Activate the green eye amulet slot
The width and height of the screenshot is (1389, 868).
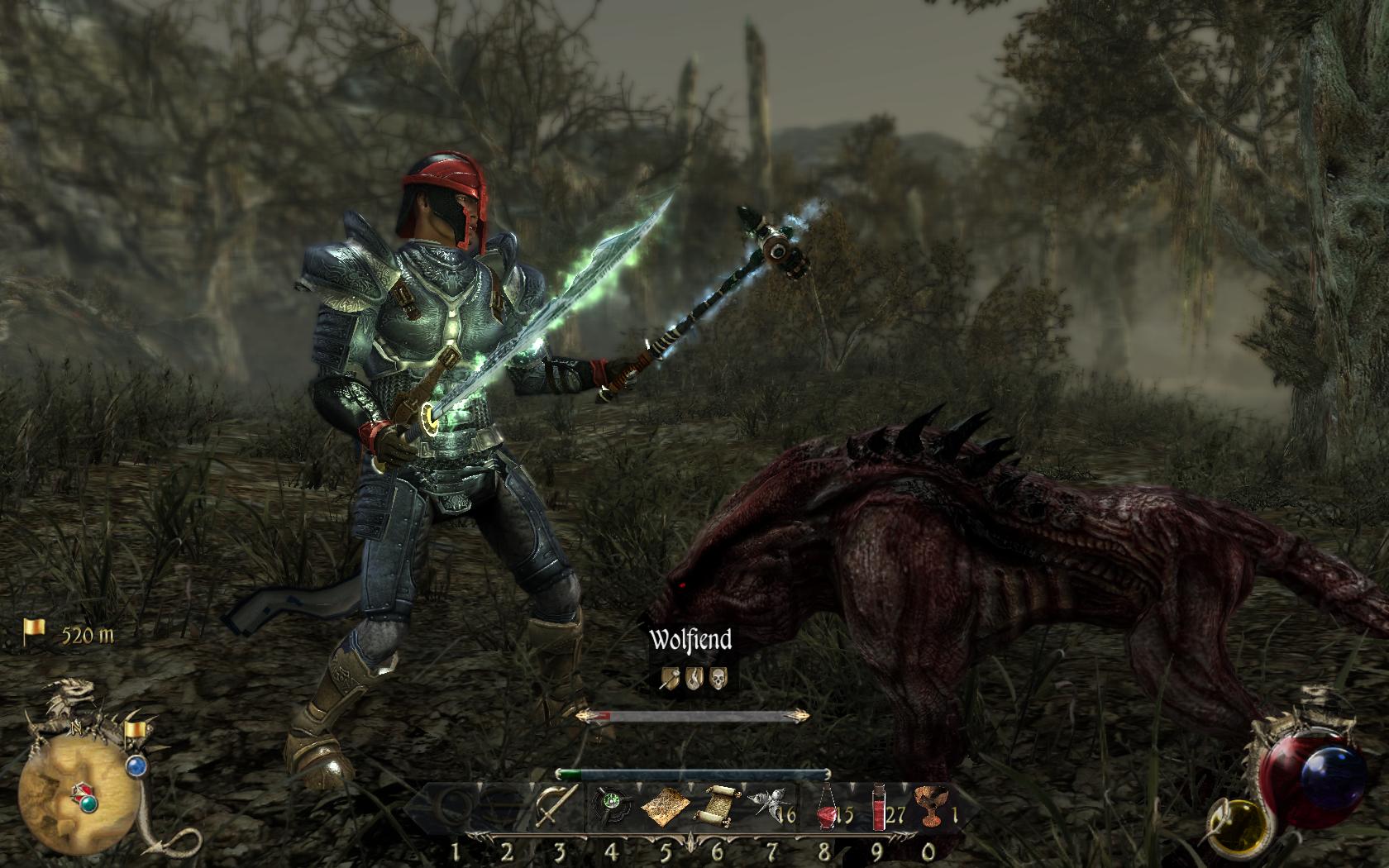coord(613,804)
